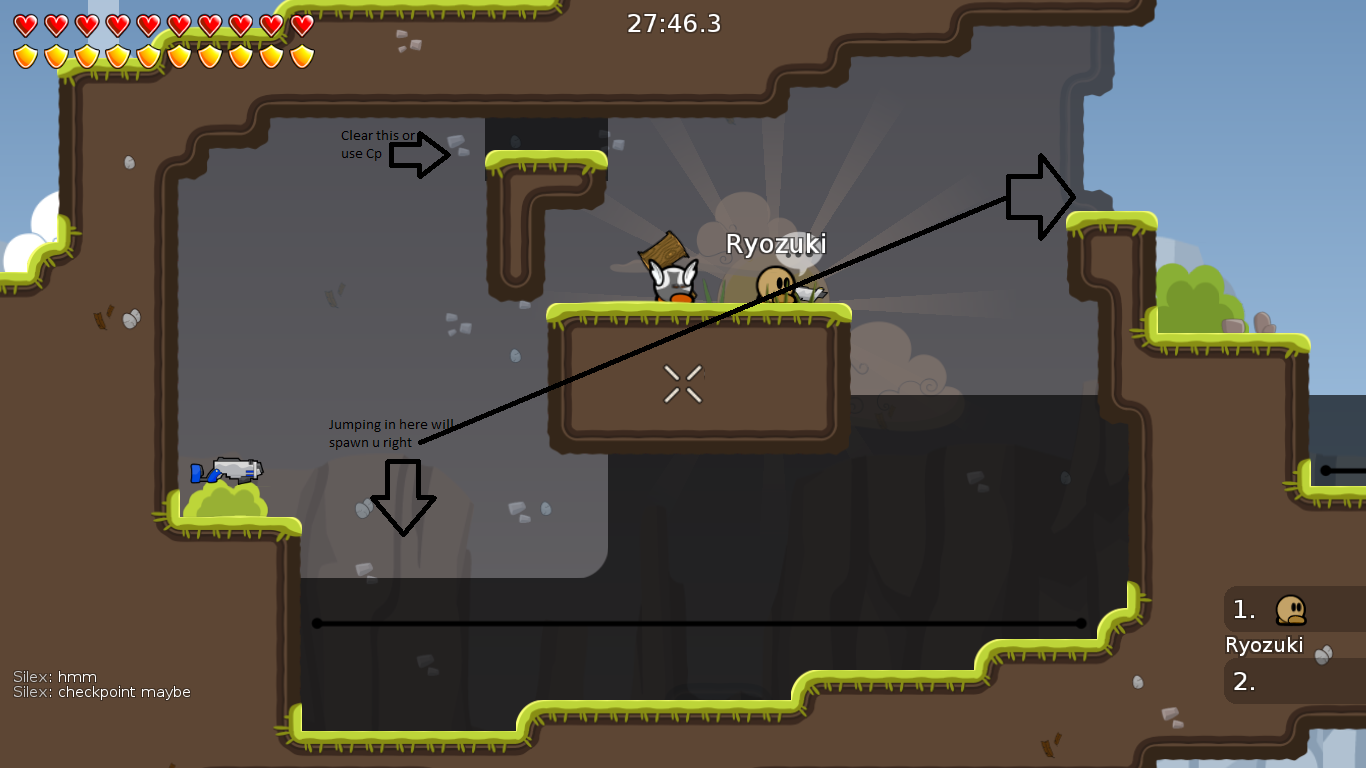1366x768 pixels.
Task: Click the rifle pickup on the left platform
Action: pyautogui.click(x=228, y=472)
